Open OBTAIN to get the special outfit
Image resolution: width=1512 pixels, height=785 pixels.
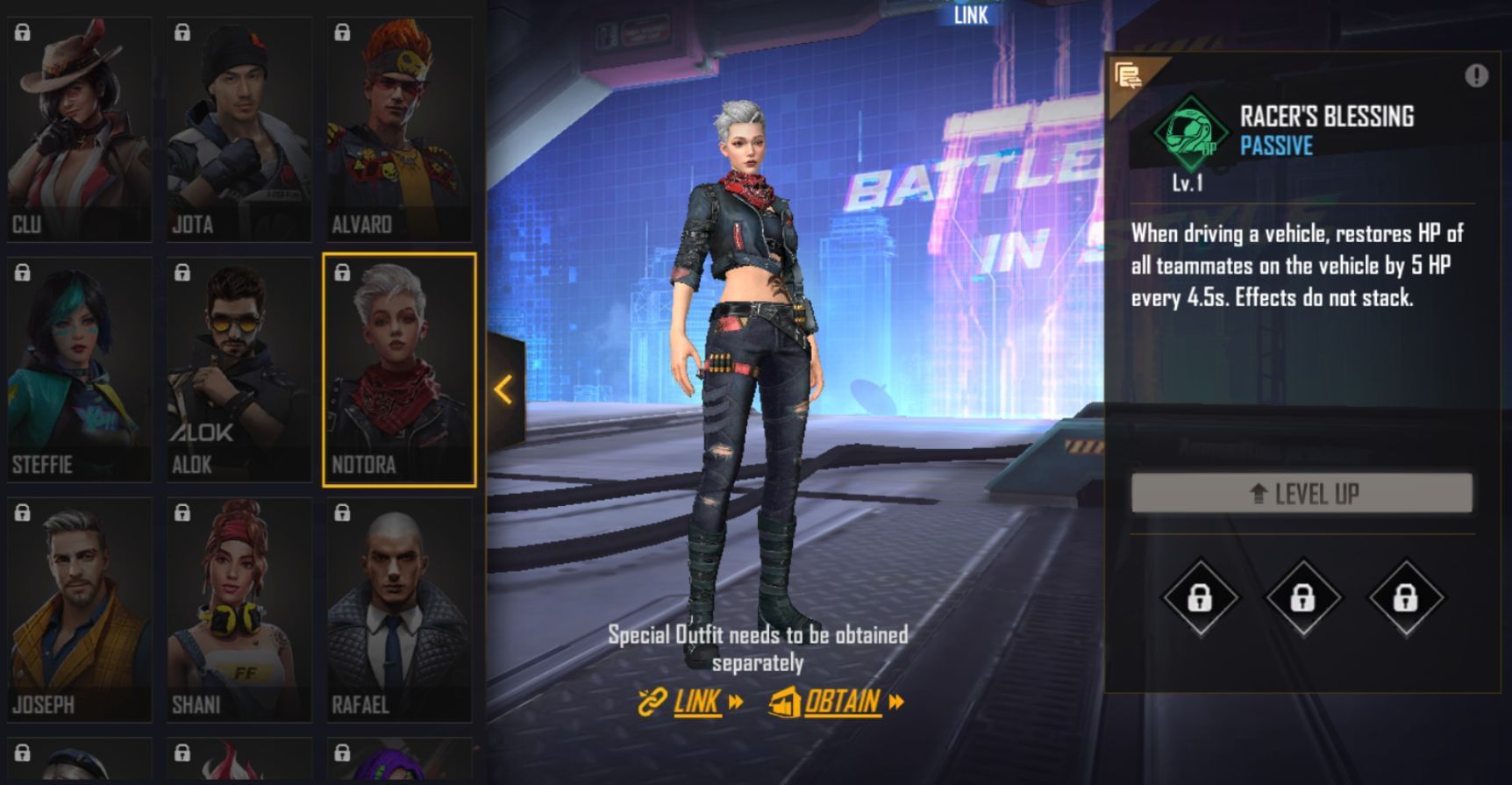click(838, 702)
